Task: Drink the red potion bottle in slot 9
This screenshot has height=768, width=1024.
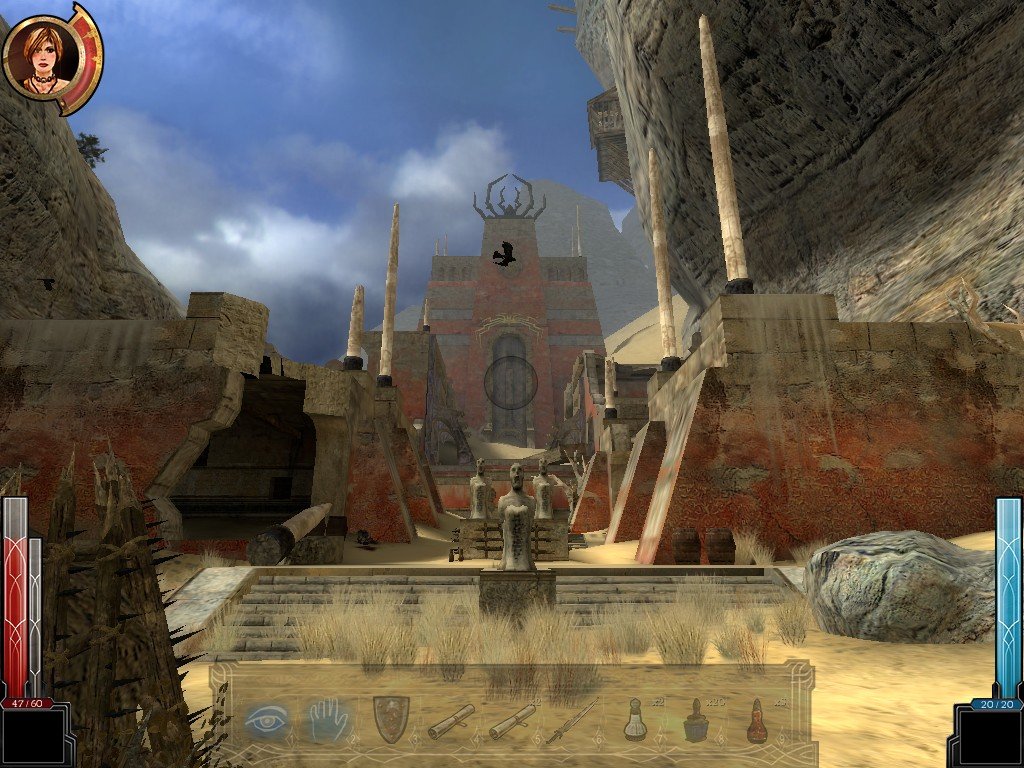Action: (757, 720)
